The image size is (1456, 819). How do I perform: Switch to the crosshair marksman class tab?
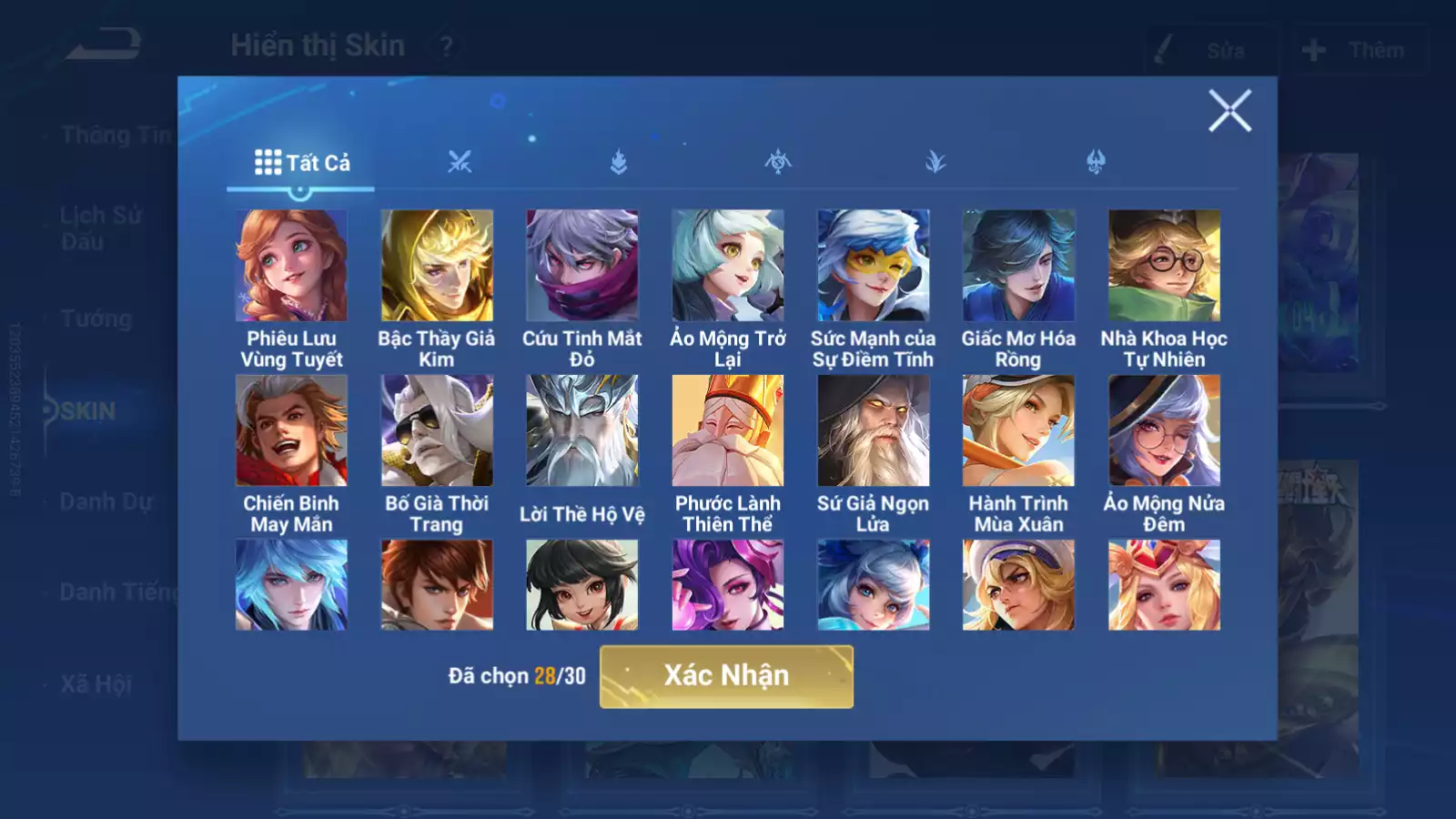[x=778, y=163]
